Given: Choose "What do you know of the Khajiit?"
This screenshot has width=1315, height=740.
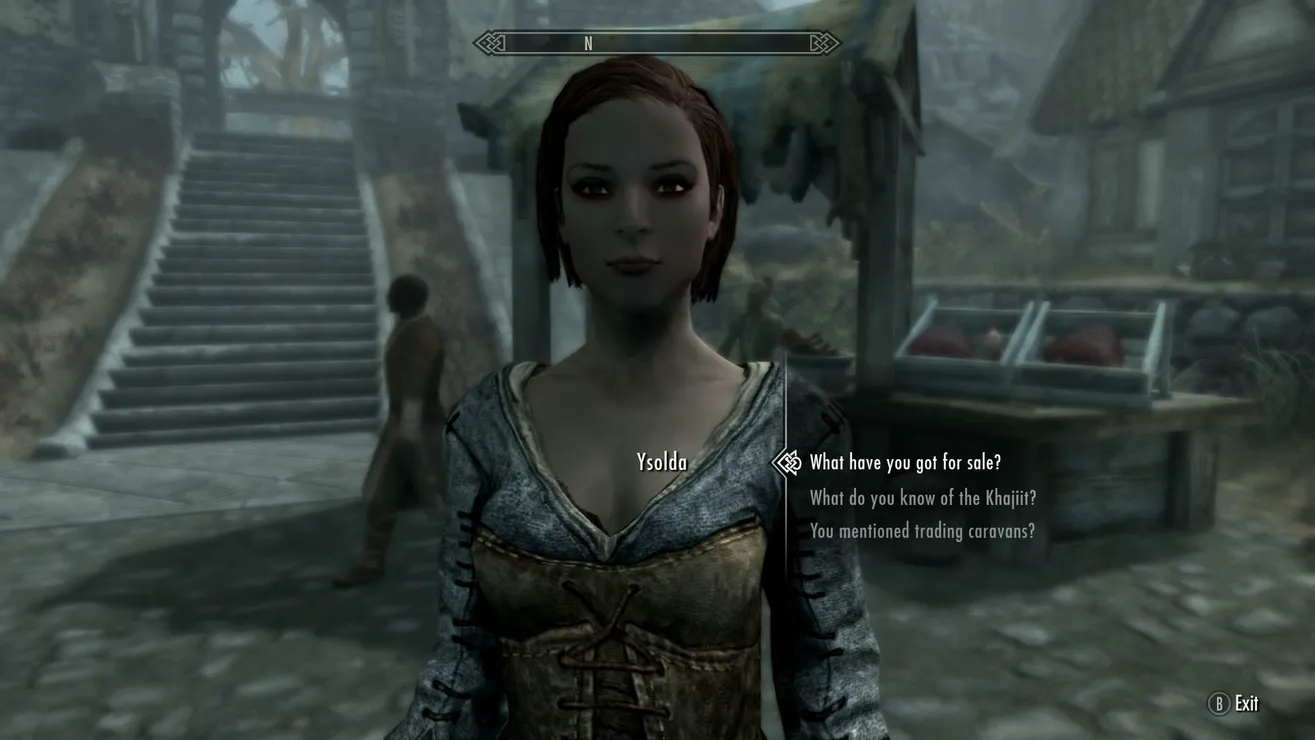Looking at the screenshot, I should (x=922, y=497).
